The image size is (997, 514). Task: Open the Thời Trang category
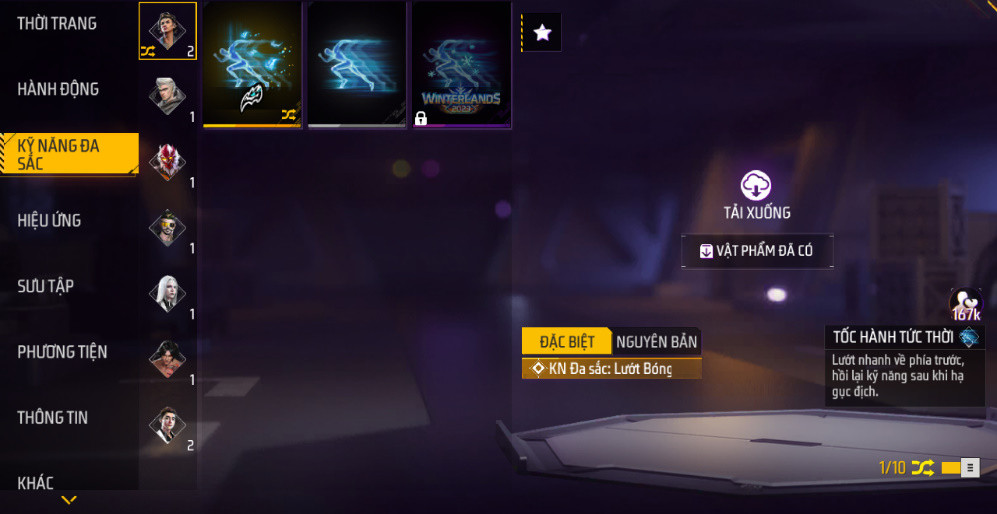pos(57,24)
